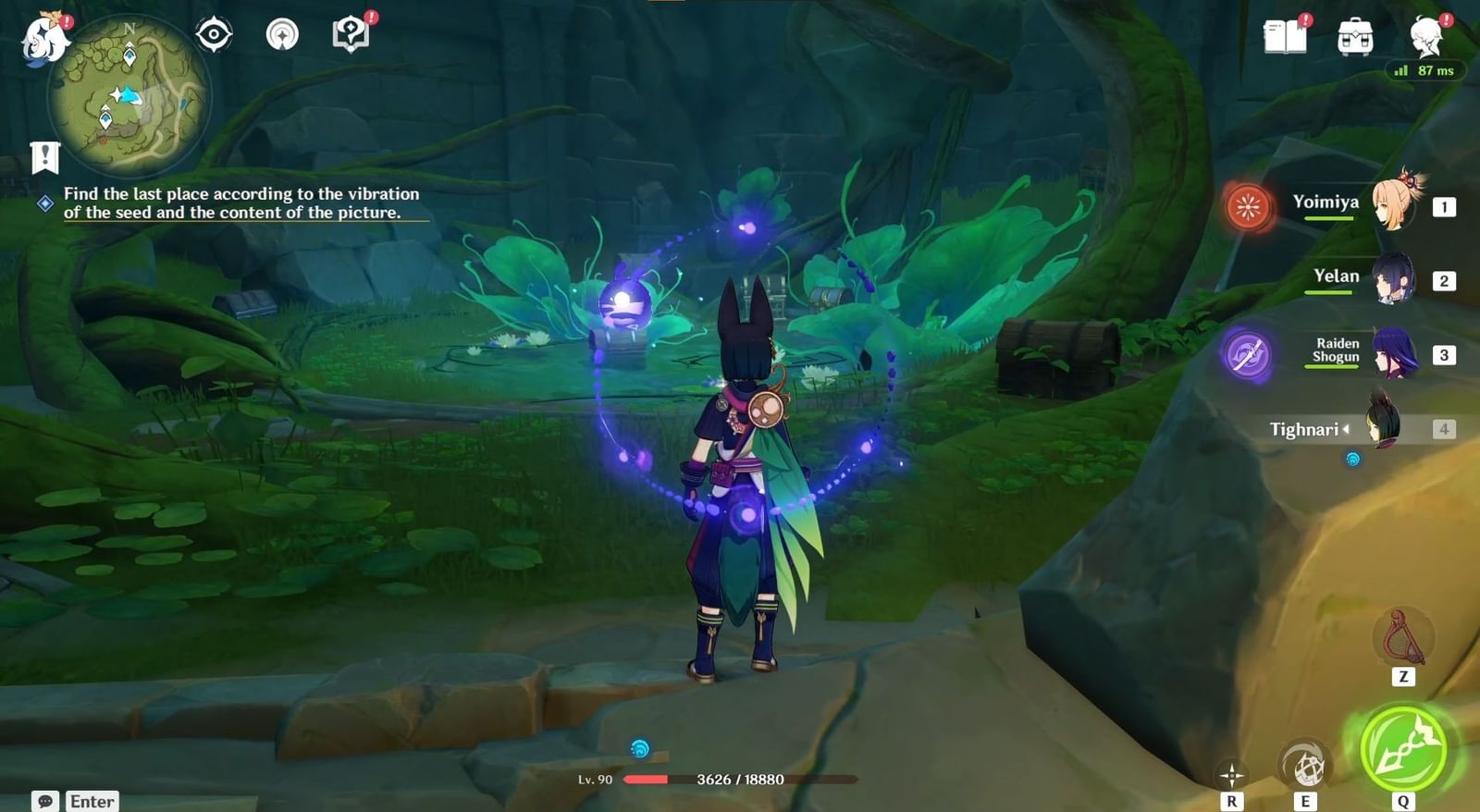Click the red HP bar showing 3626/18880

click(712, 779)
